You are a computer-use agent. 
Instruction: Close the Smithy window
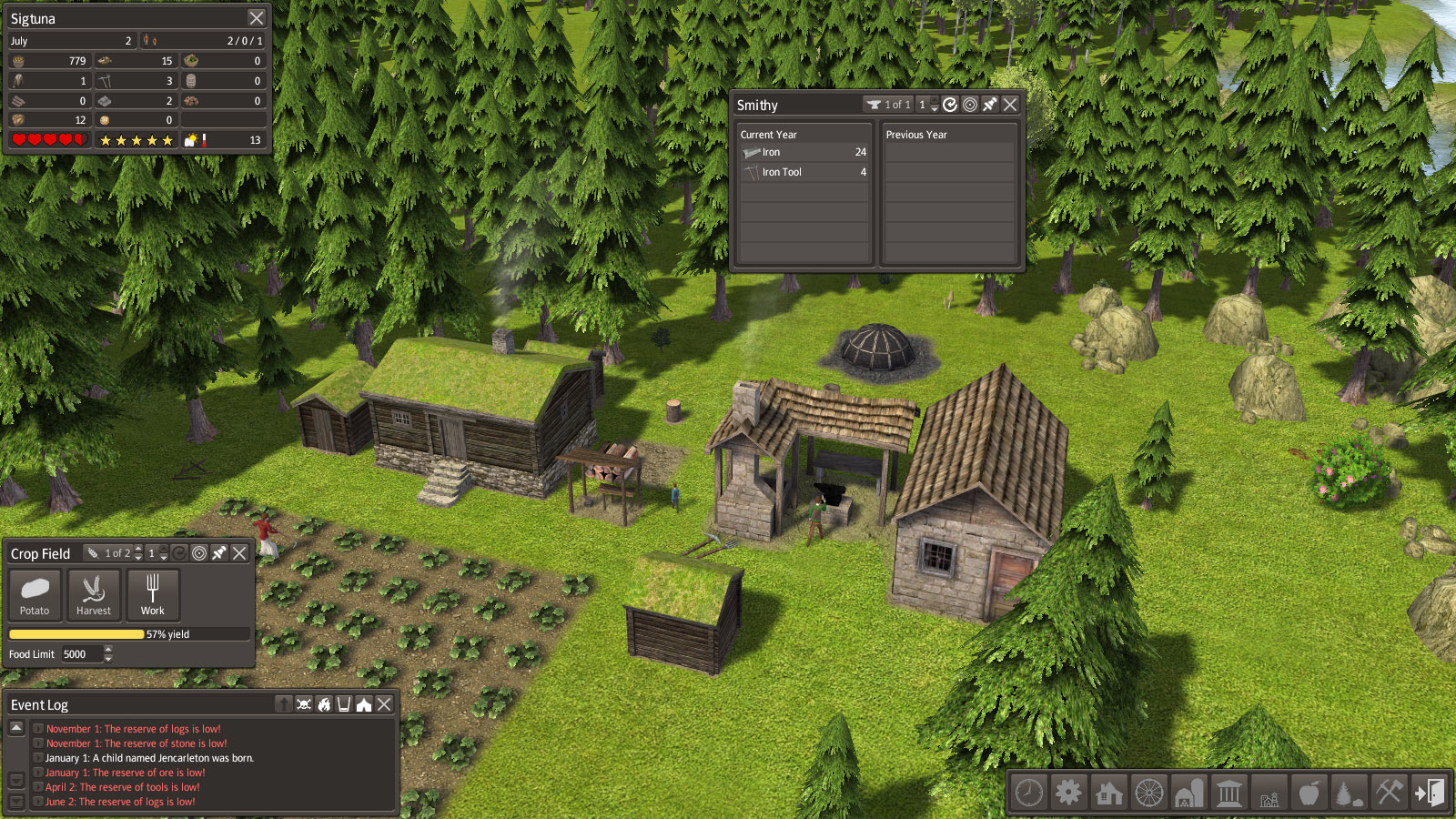point(1010,105)
